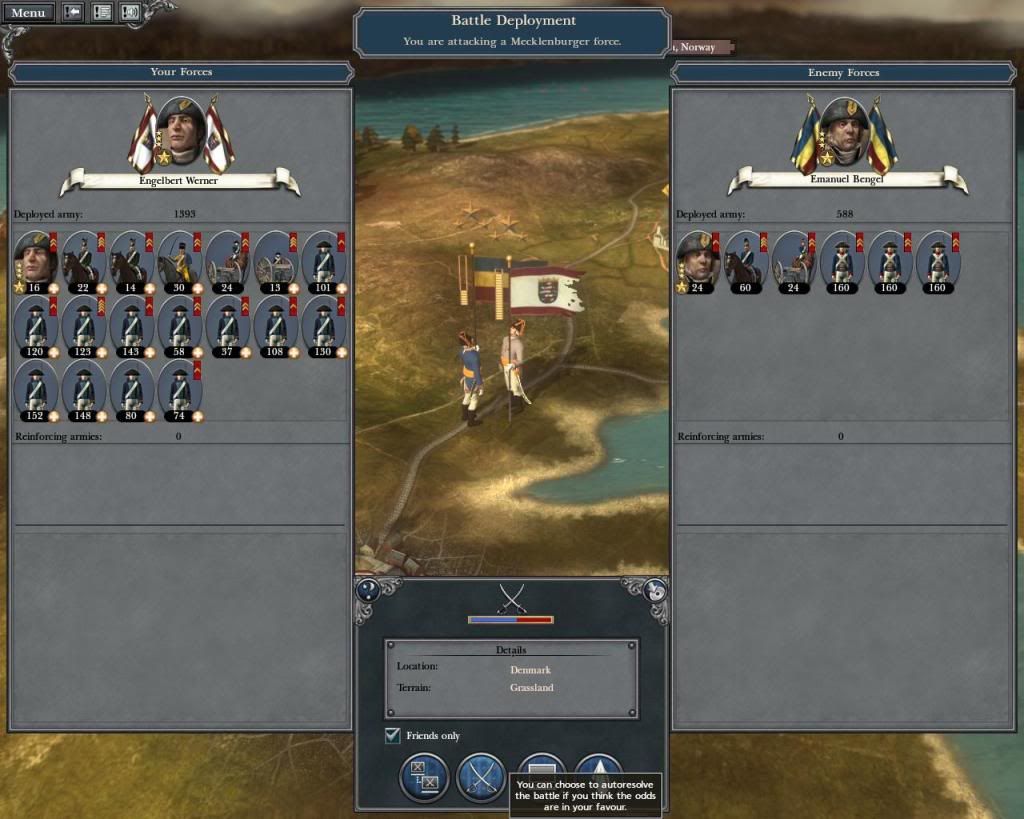Viewport: 1024px width, 819px height.
Task: Toggle the exclamation speaker advice audio button
Action: coord(130,13)
